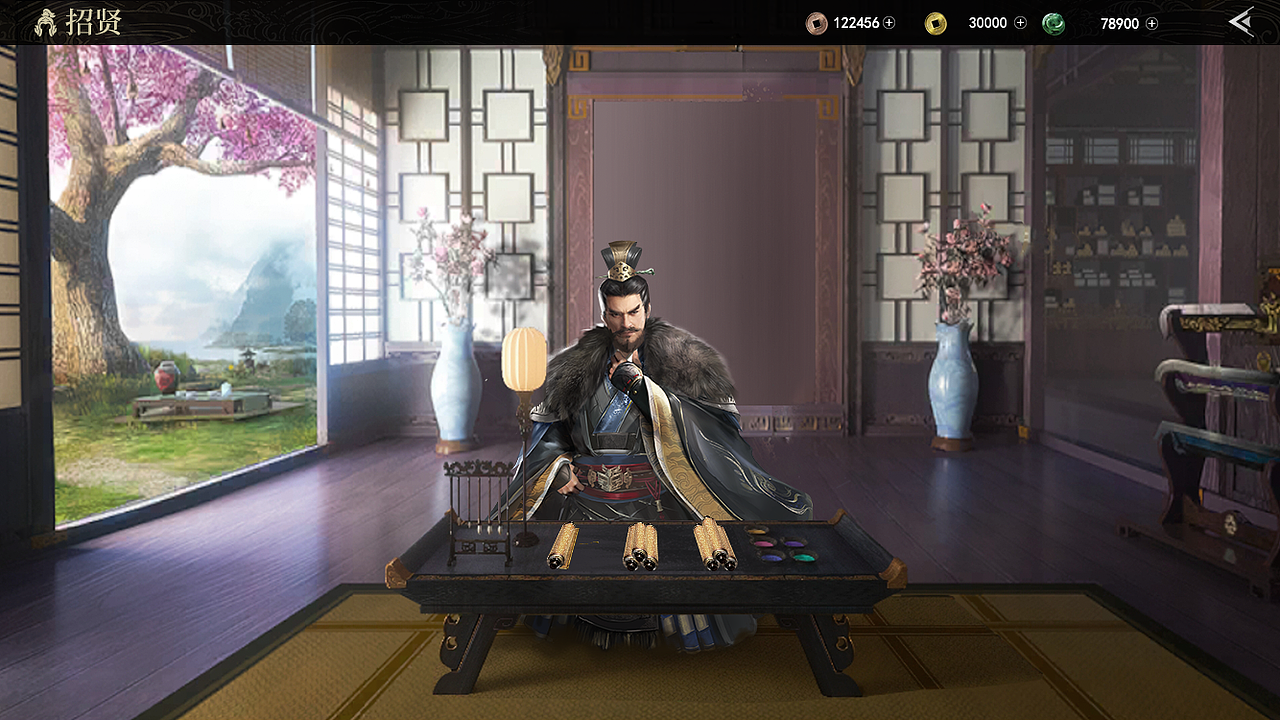Click the plus next to 30000 gold
1280x720 pixels.
[x=1020, y=22]
